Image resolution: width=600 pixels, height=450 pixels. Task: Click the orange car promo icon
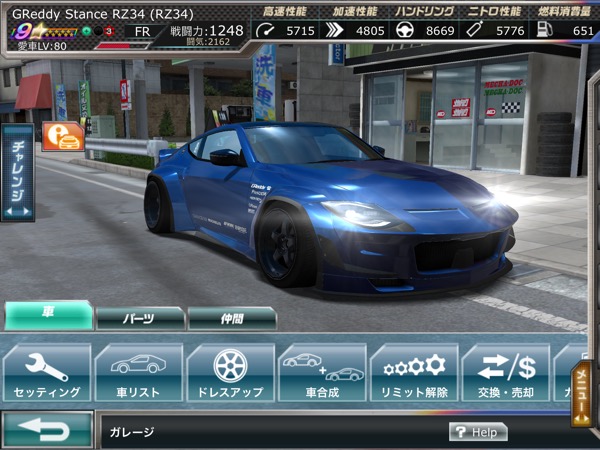[62, 137]
